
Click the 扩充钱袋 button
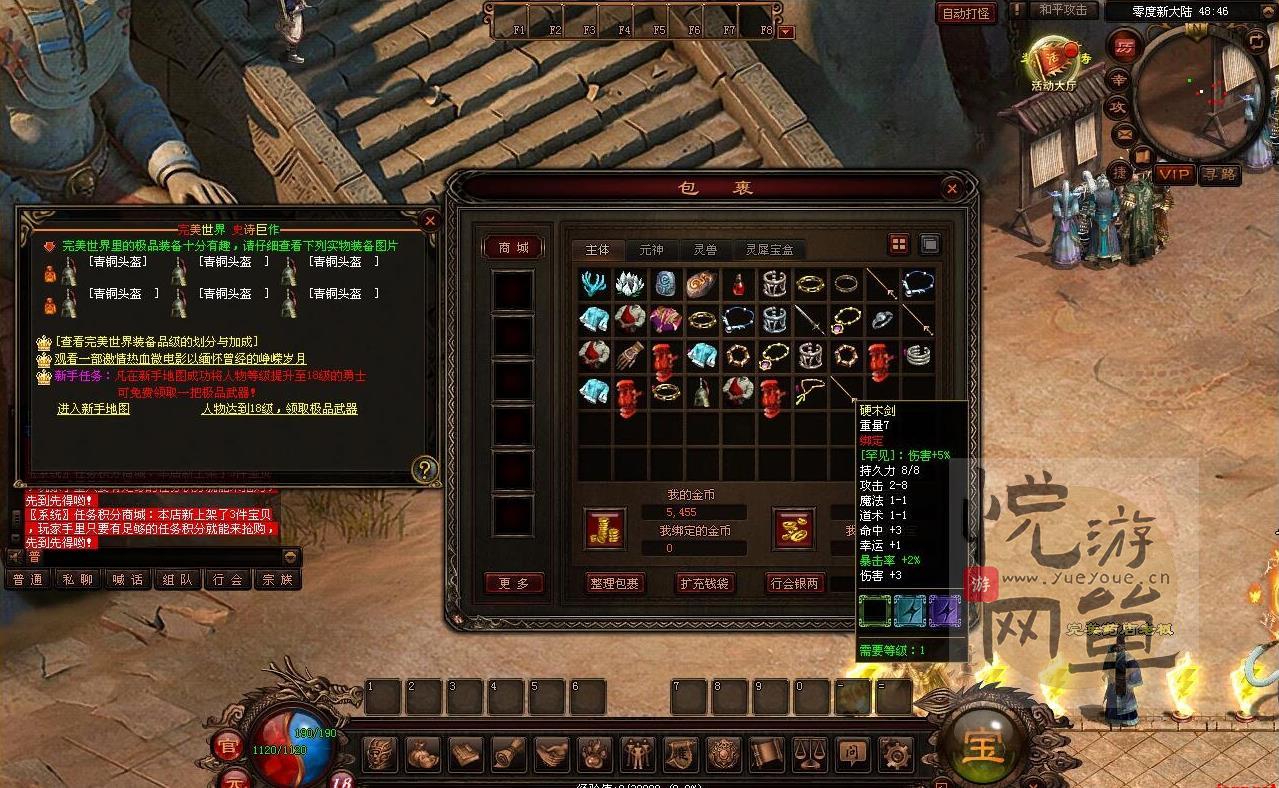click(705, 583)
